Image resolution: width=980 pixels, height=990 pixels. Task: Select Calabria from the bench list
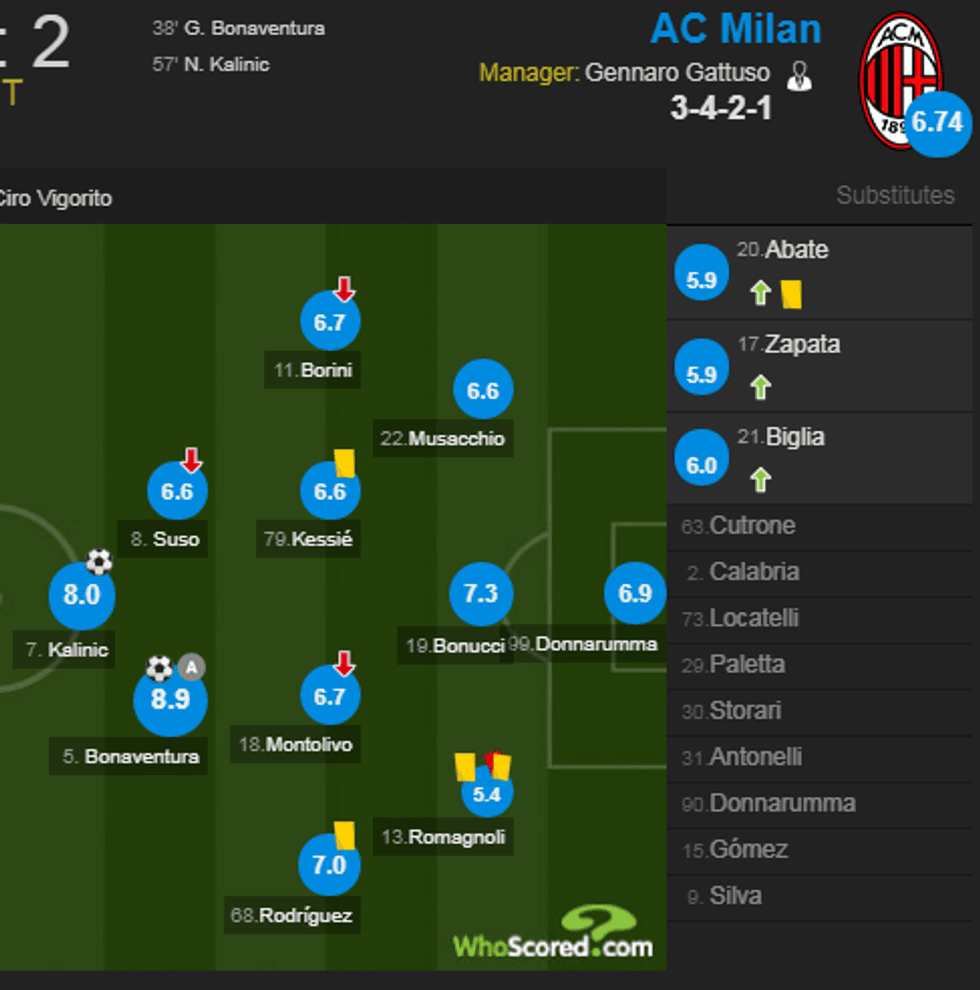[x=754, y=572]
